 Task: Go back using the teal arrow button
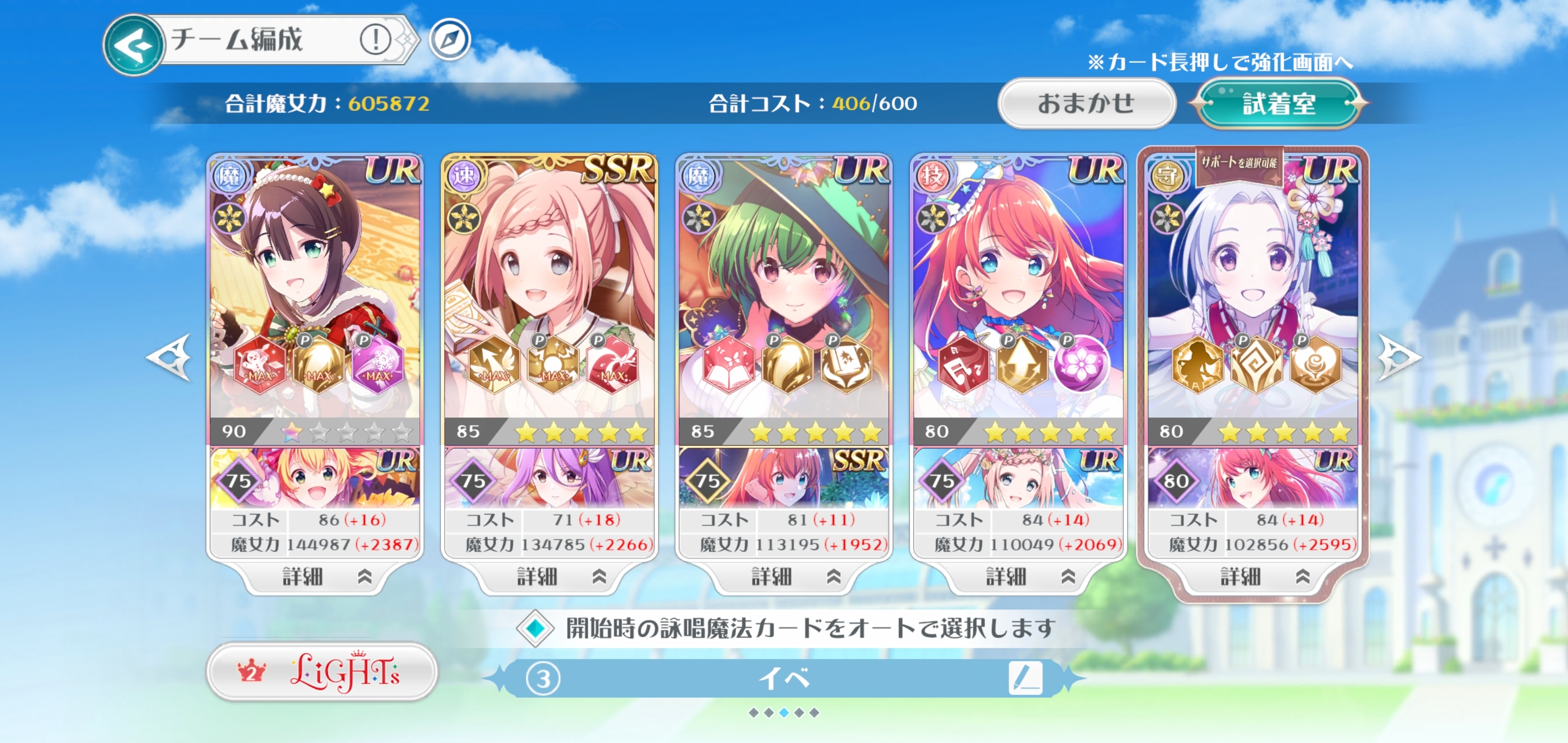pos(133,45)
